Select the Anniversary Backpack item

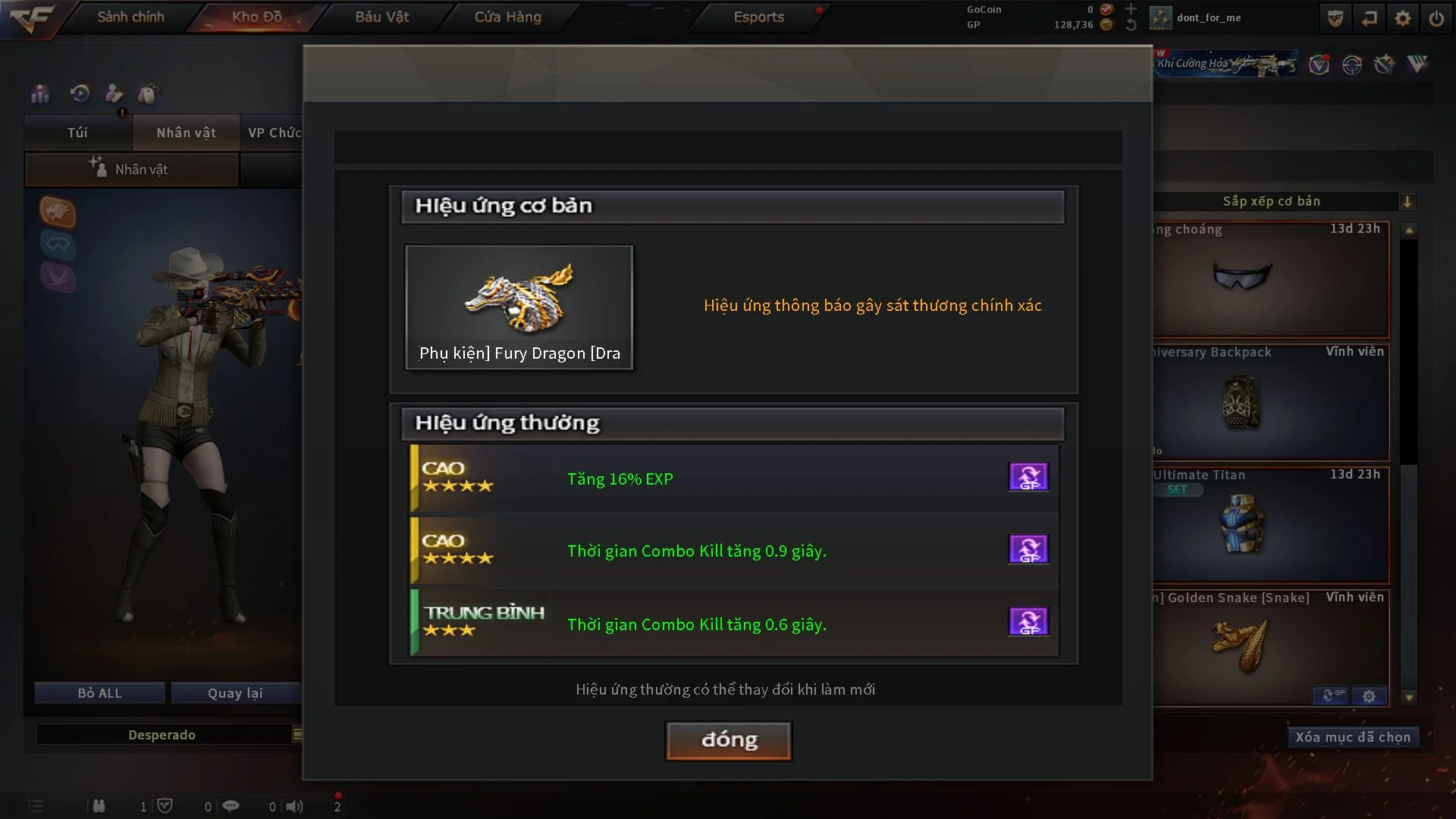pos(1271,403)
